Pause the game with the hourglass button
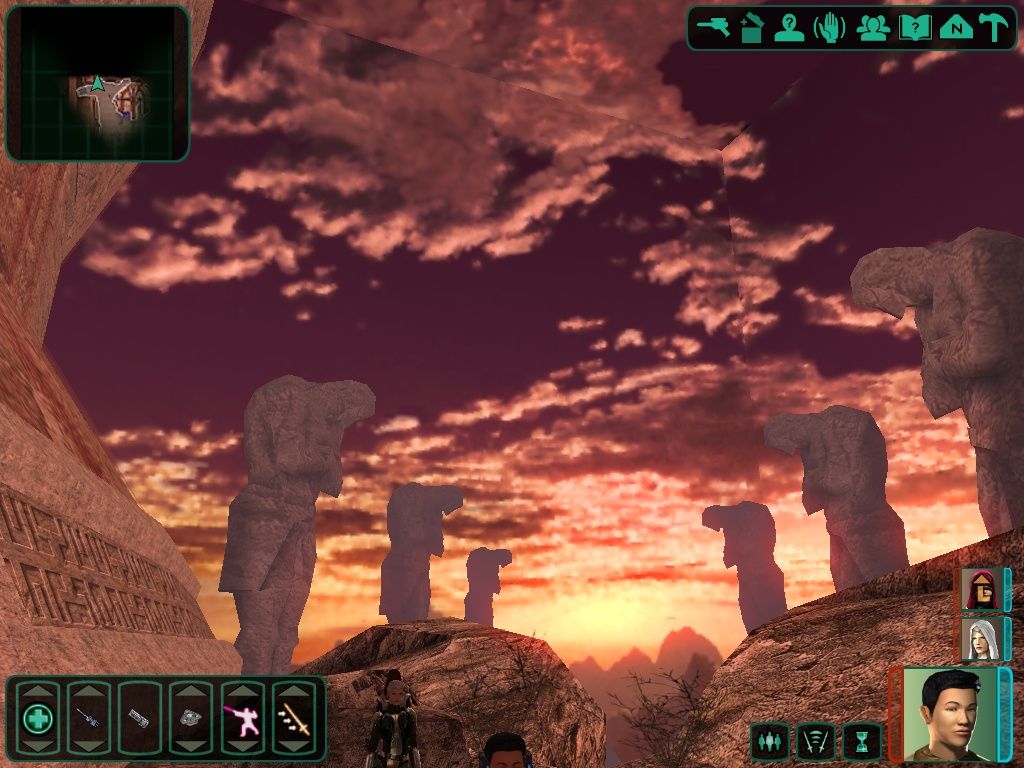 tap(862, 741)
